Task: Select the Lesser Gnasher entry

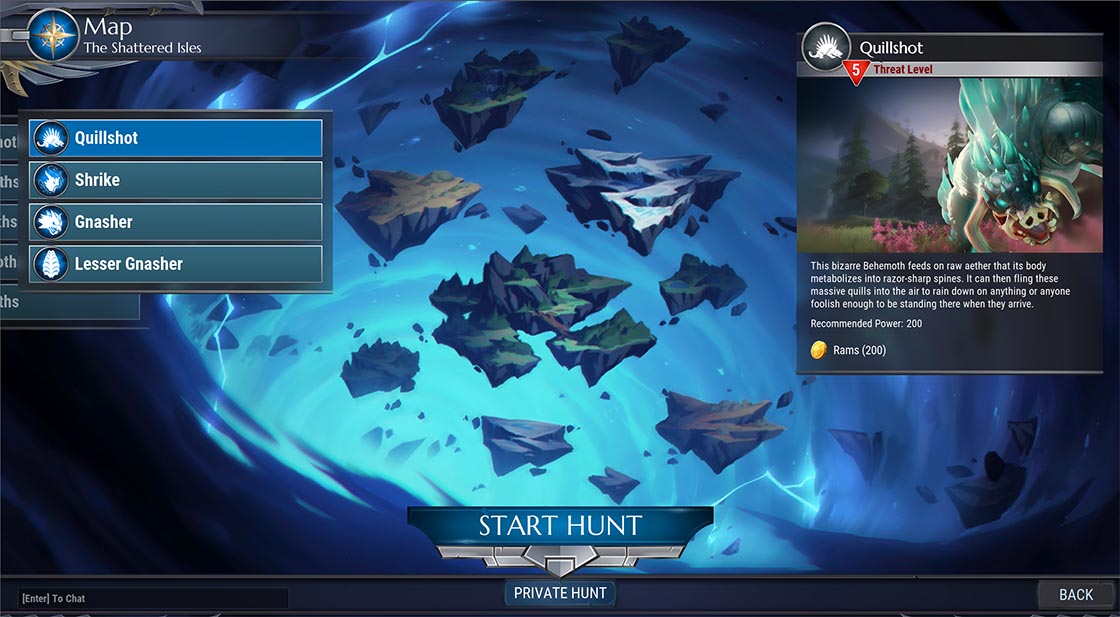Action: tap(176, 264)
